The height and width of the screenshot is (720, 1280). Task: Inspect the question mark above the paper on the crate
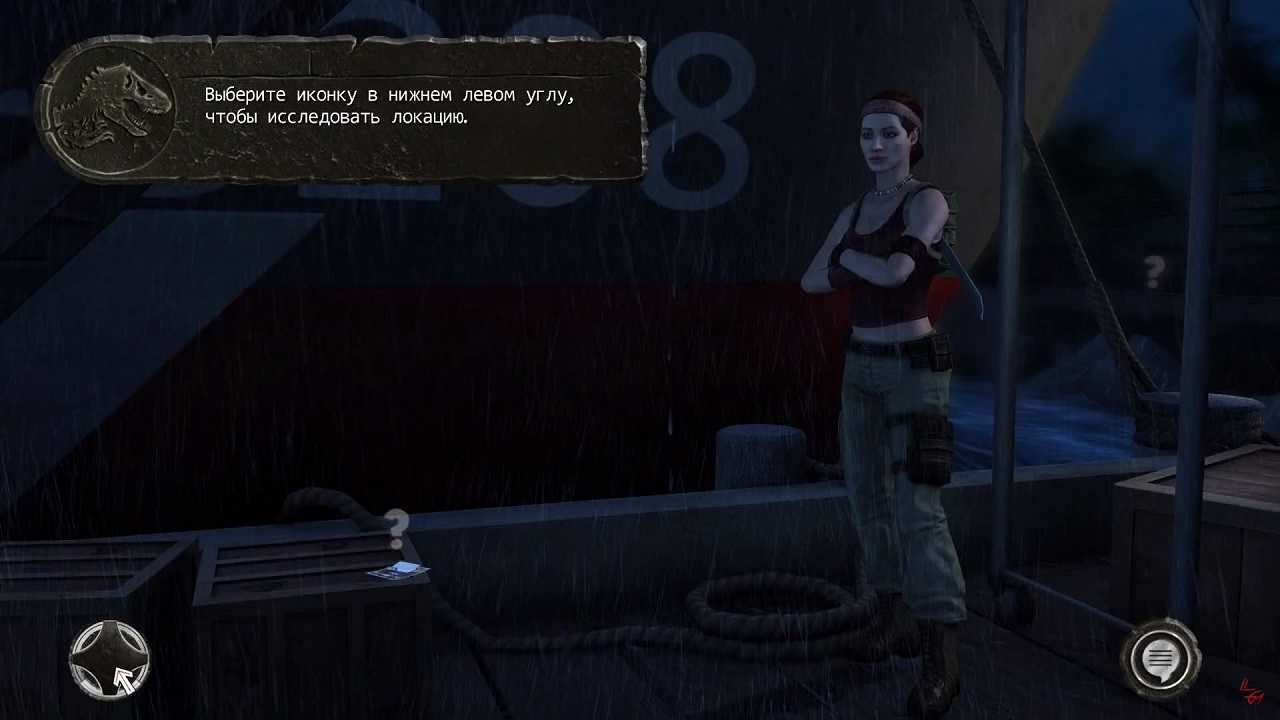397,523
